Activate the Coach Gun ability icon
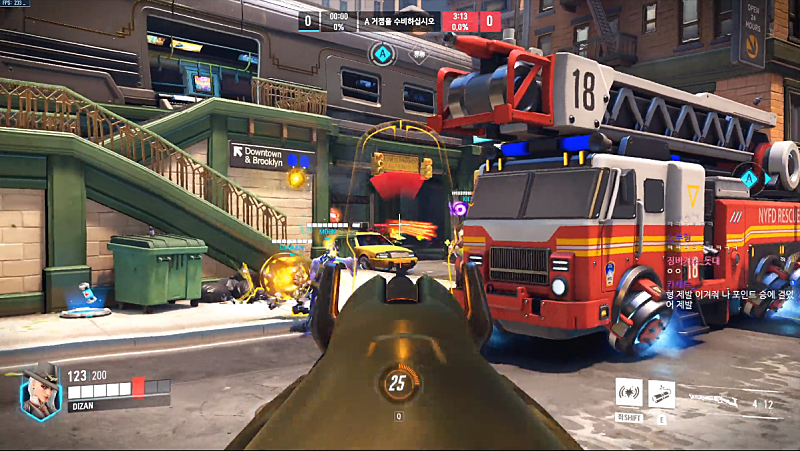The image size is (800, 451). click(x=629, y=394)
